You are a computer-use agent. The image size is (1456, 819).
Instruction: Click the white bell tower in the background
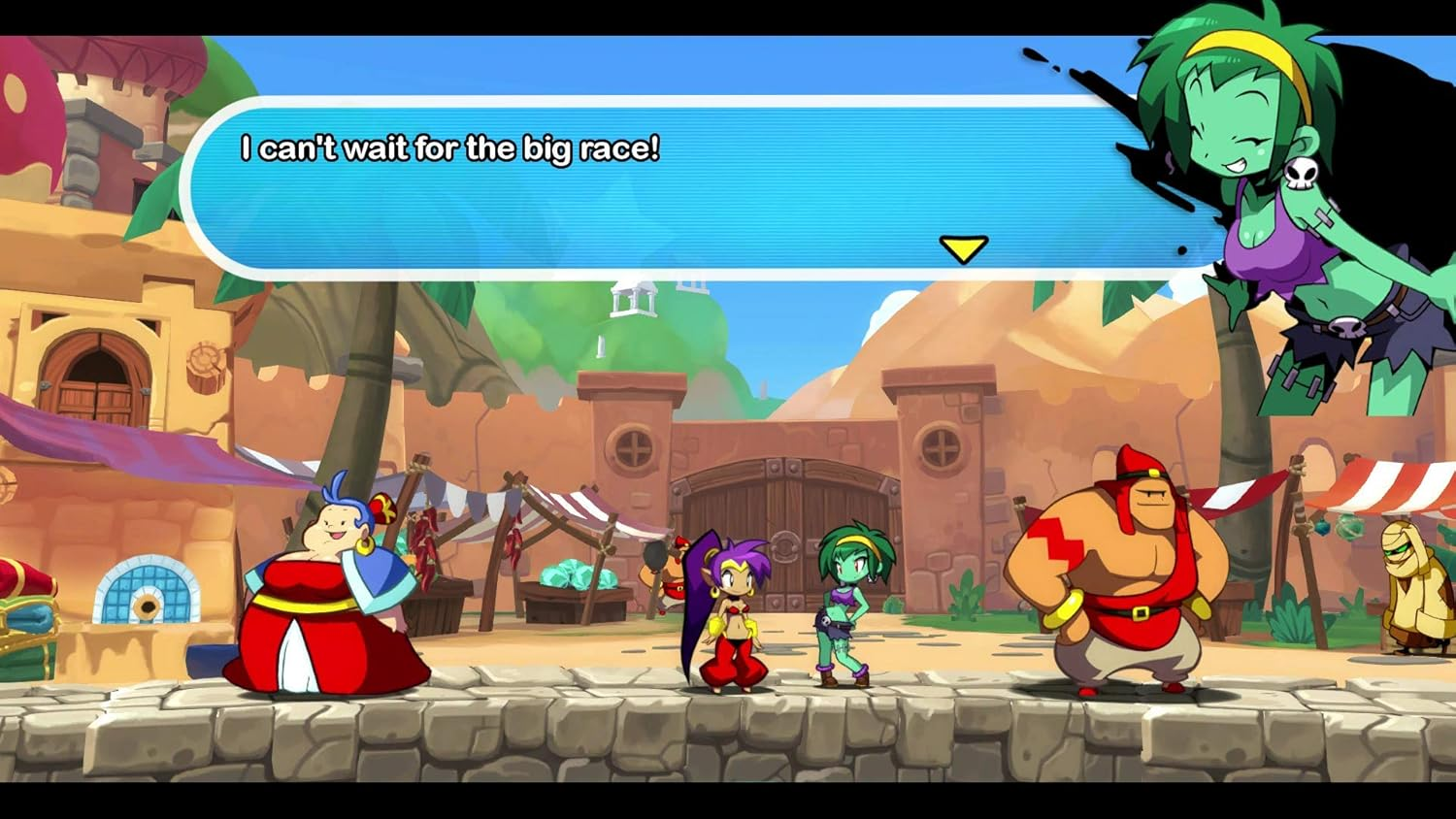(x=633, y=299)
